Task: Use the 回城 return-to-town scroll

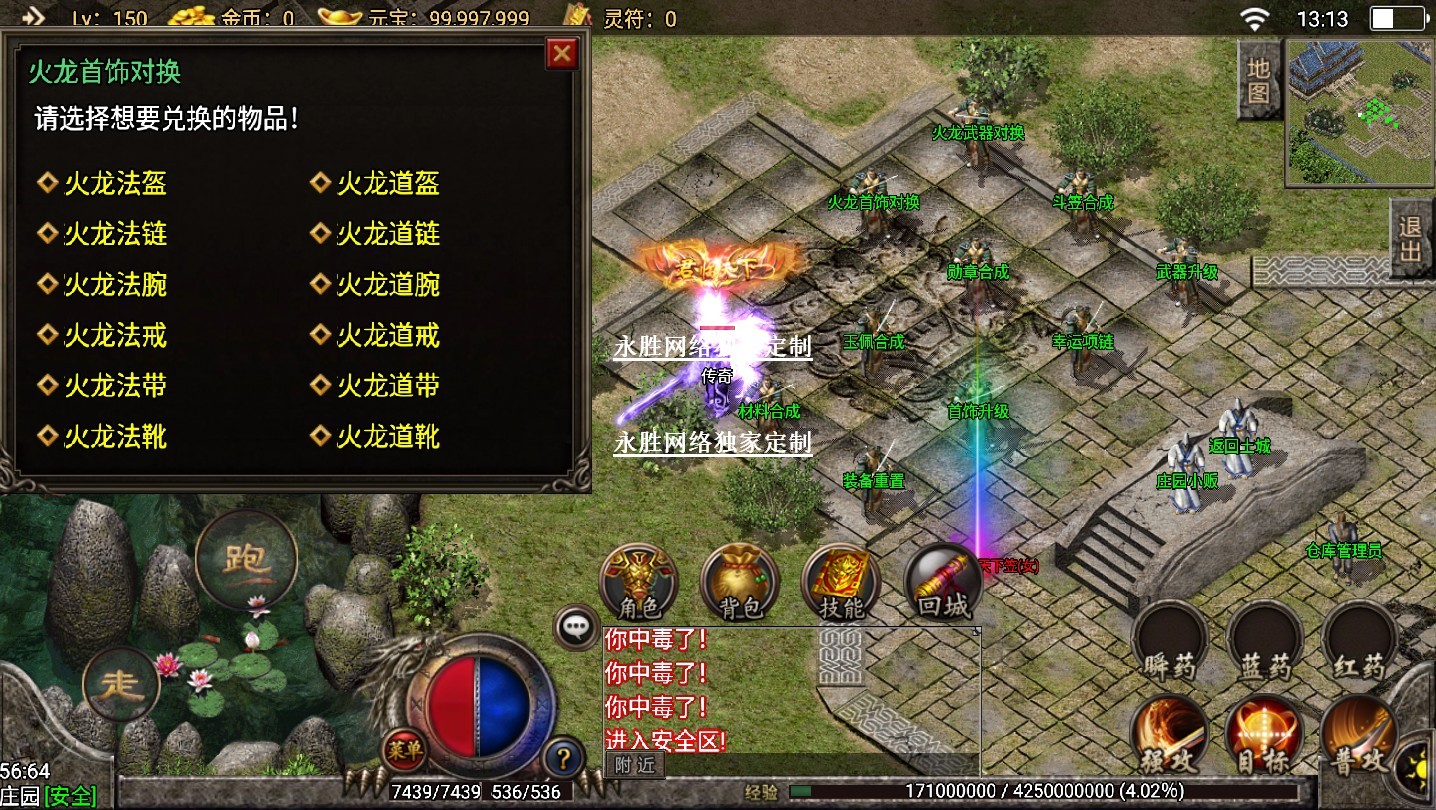Action: point(941,583)
